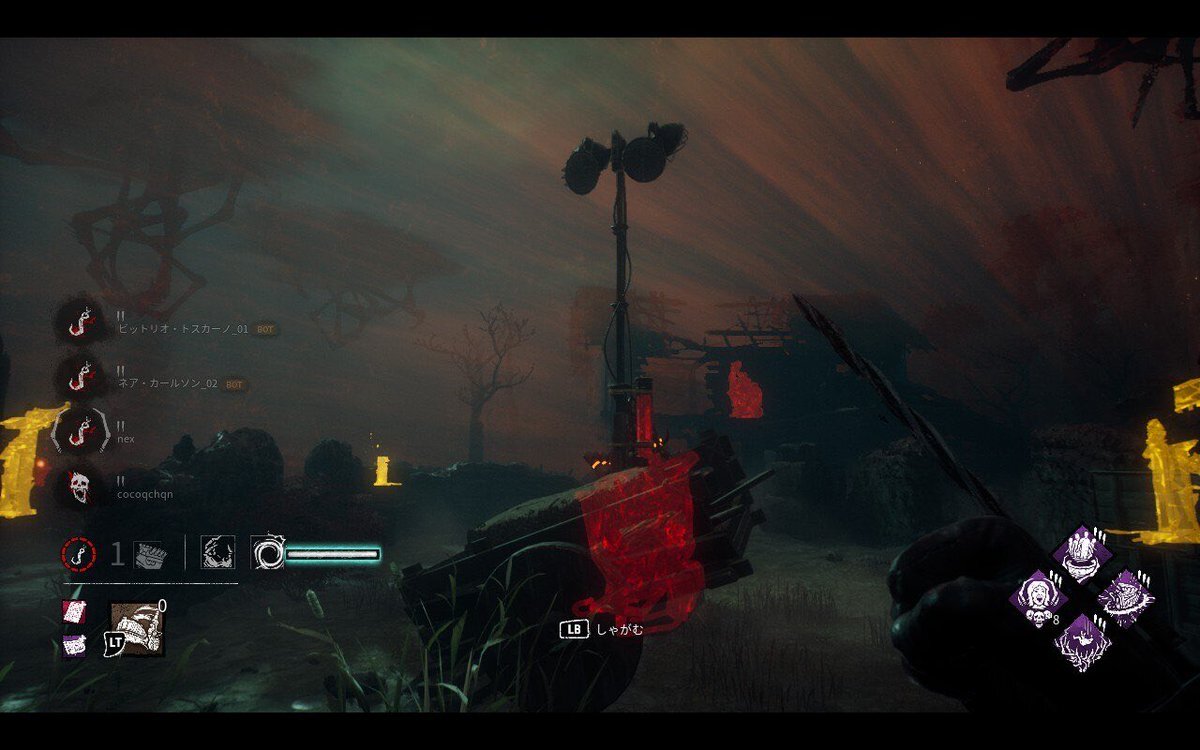The width and height of the screenshot is (1200, 750).
Task: Click the hooded figure status icon
Action: 215,553
